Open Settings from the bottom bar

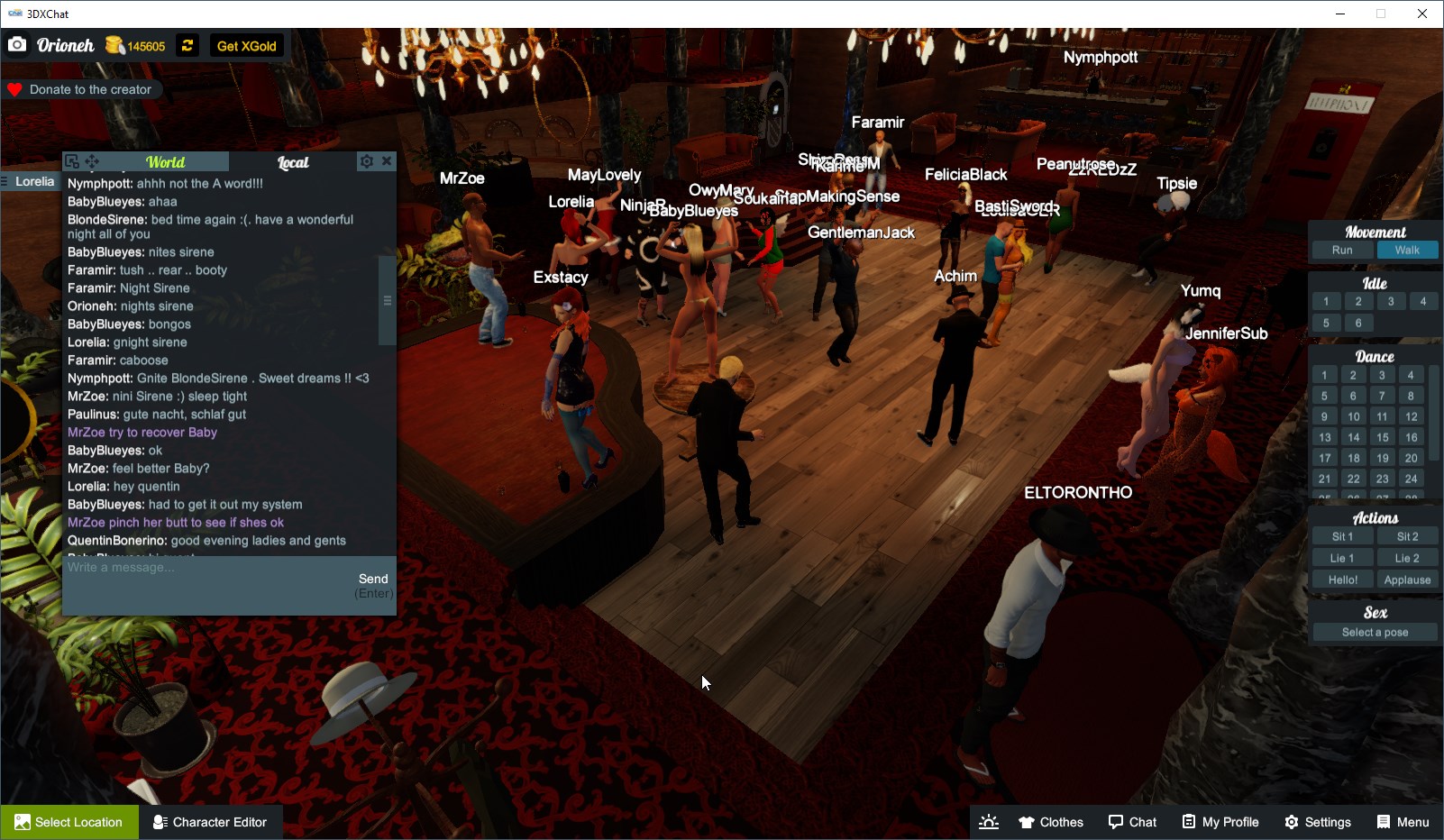point(1318,822)
